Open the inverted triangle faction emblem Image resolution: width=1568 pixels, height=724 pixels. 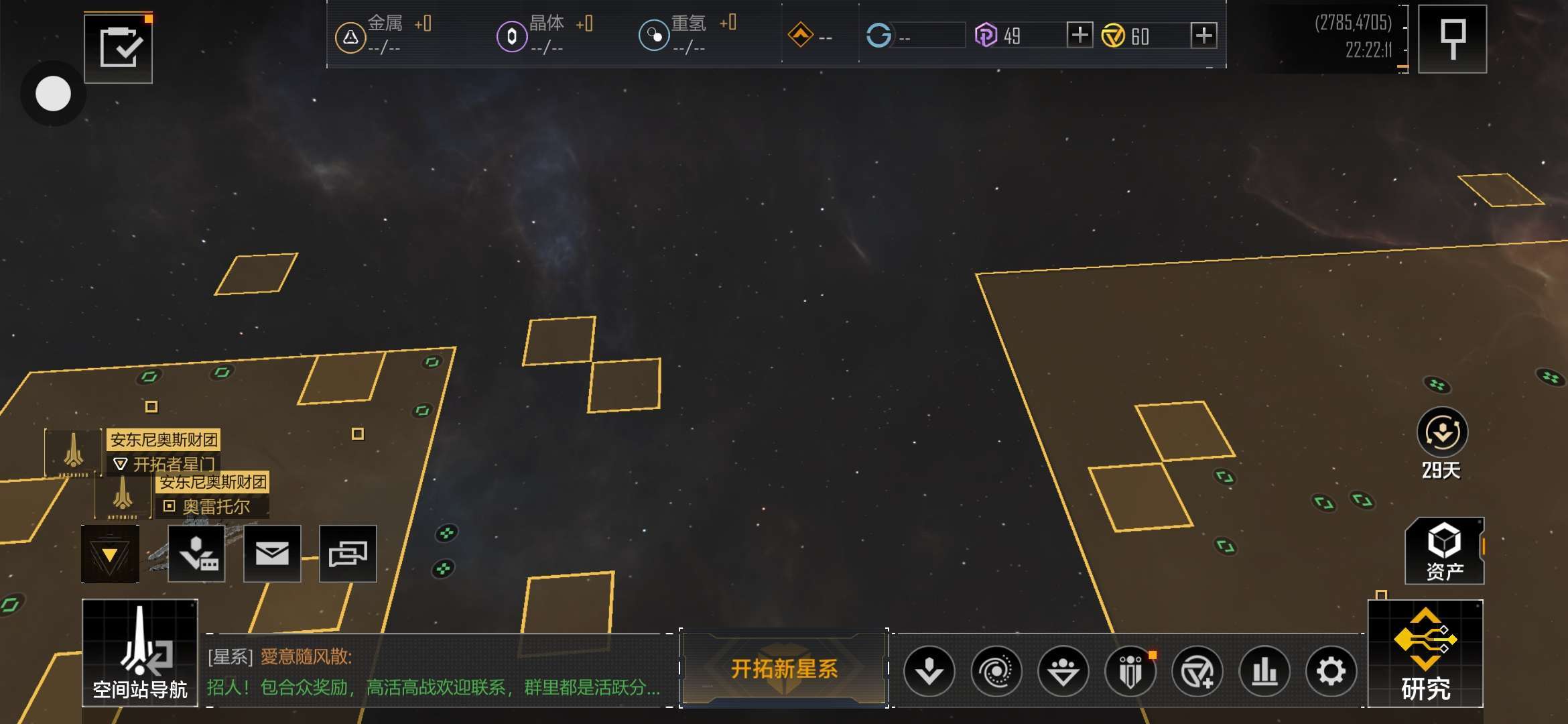(110, 554)
